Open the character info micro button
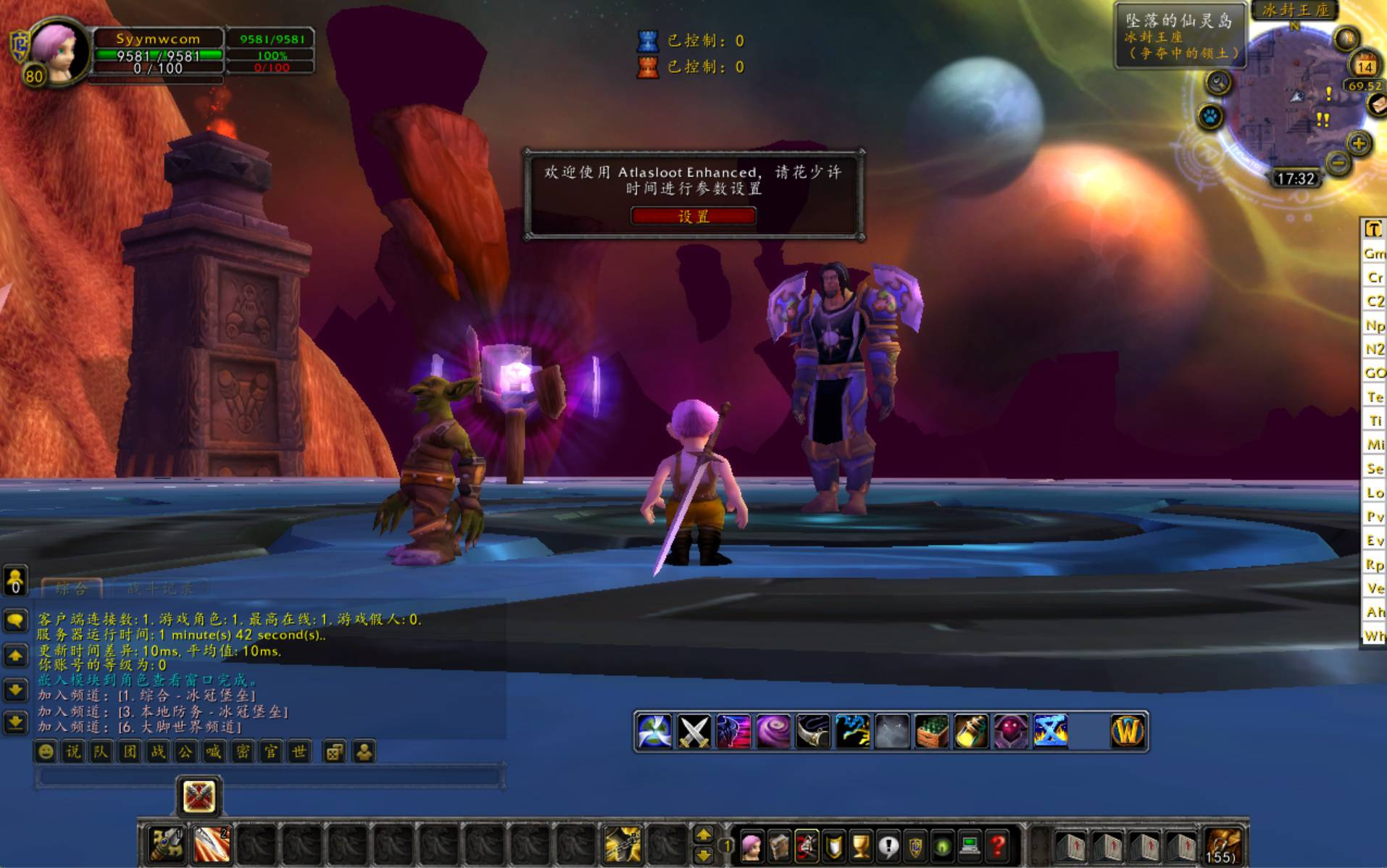Image resolution: width=1387 pixels, height=868 pixels. pos(751,846)
